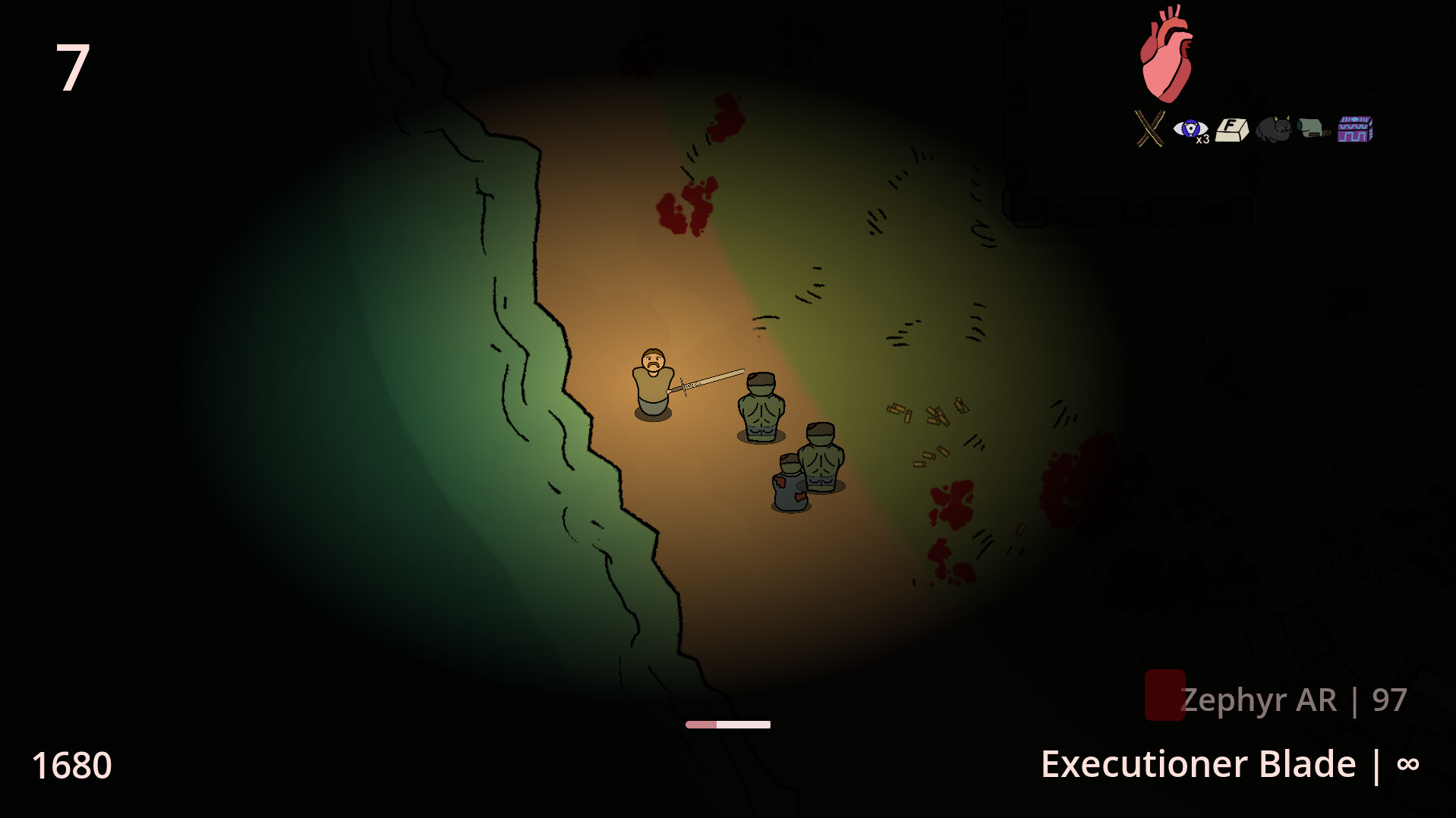This screenshot has width=1456, height=818.
Task: Click the suppressor attachment icon
Action: tap(1315, 129)
